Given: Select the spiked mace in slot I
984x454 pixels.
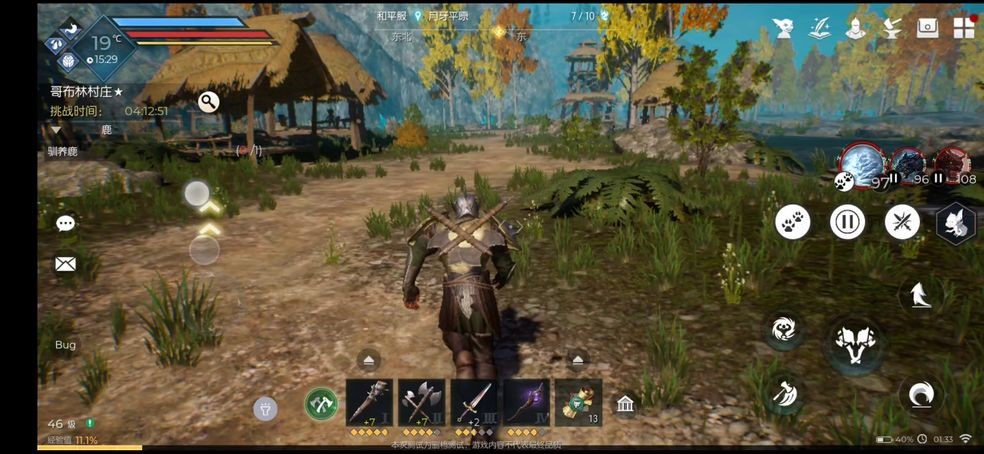Looking at the screenshot, I should (x=369, y=403).
